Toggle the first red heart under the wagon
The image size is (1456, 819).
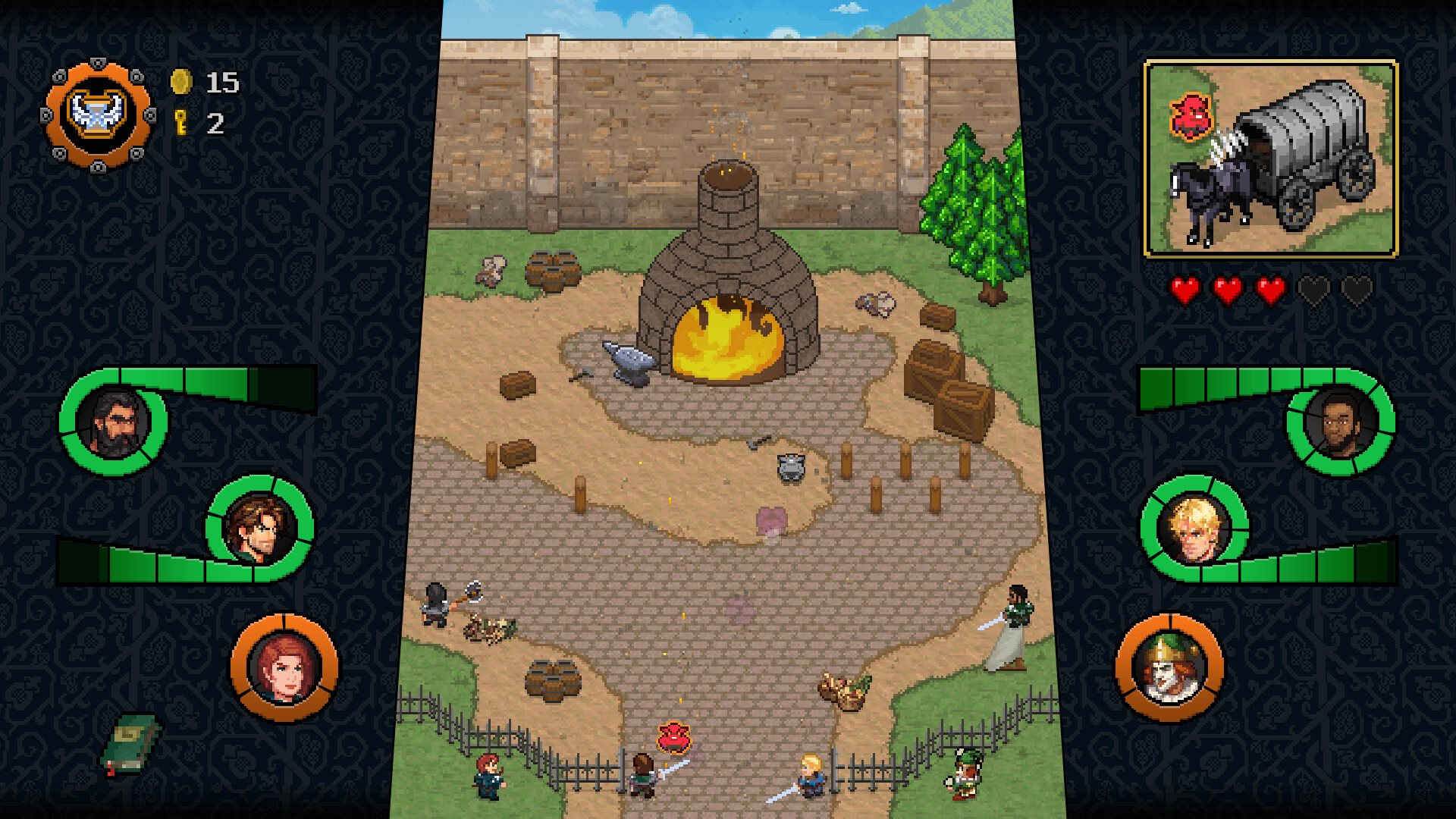(1187, 288)
